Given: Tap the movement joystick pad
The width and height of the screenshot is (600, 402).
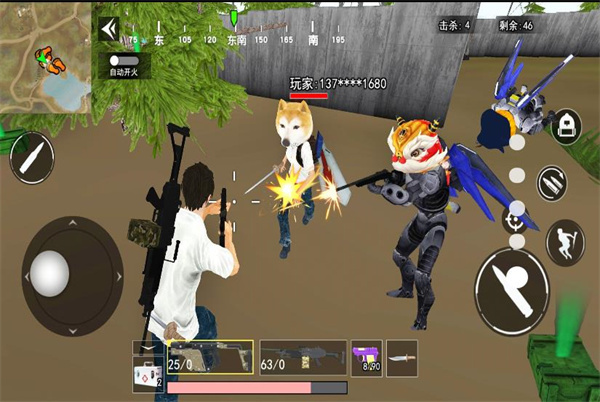Looking at the screenshot, I should tap(50, 270).
